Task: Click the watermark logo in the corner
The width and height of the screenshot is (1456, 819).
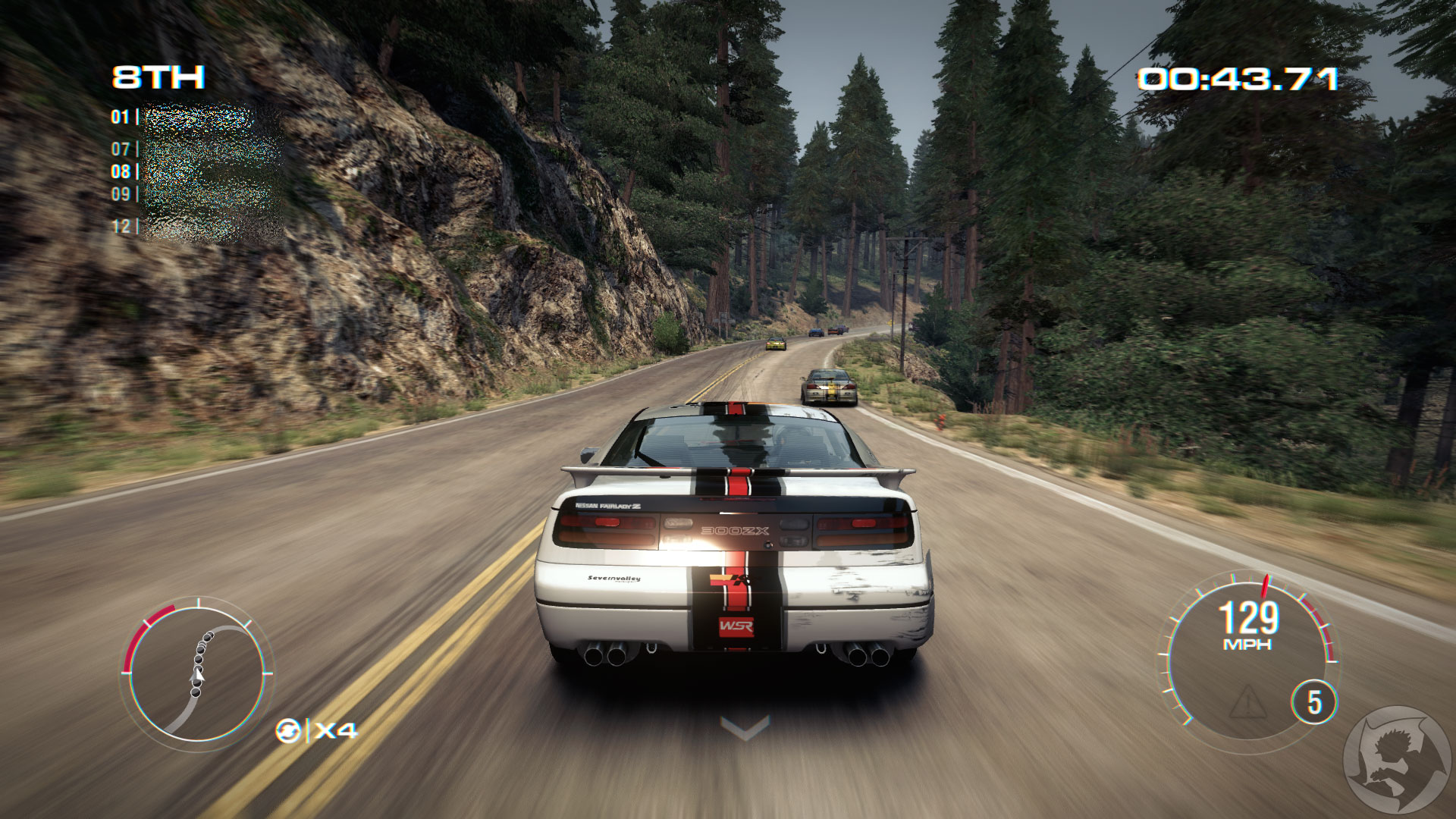Action: tap(1395, 761)
